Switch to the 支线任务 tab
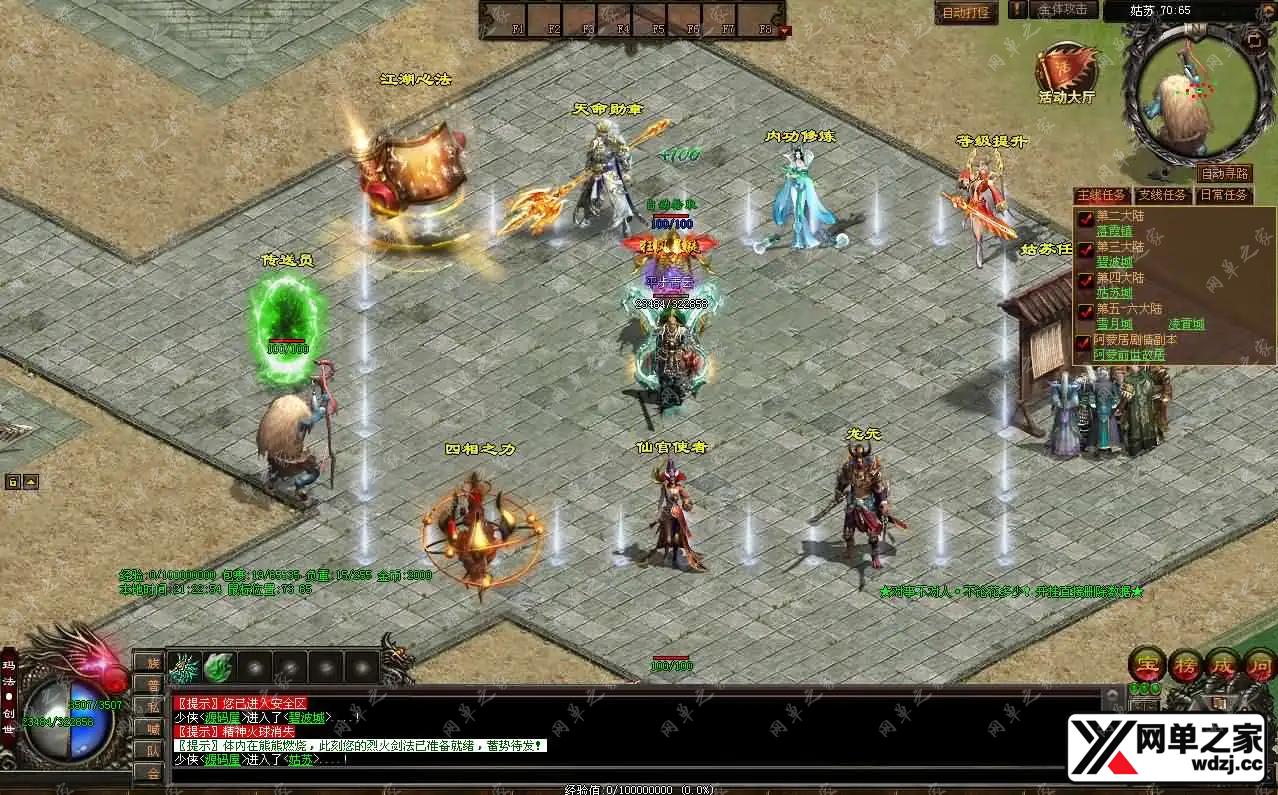The width and height of the screenshot is (1278, 795). click(1163, 195)
